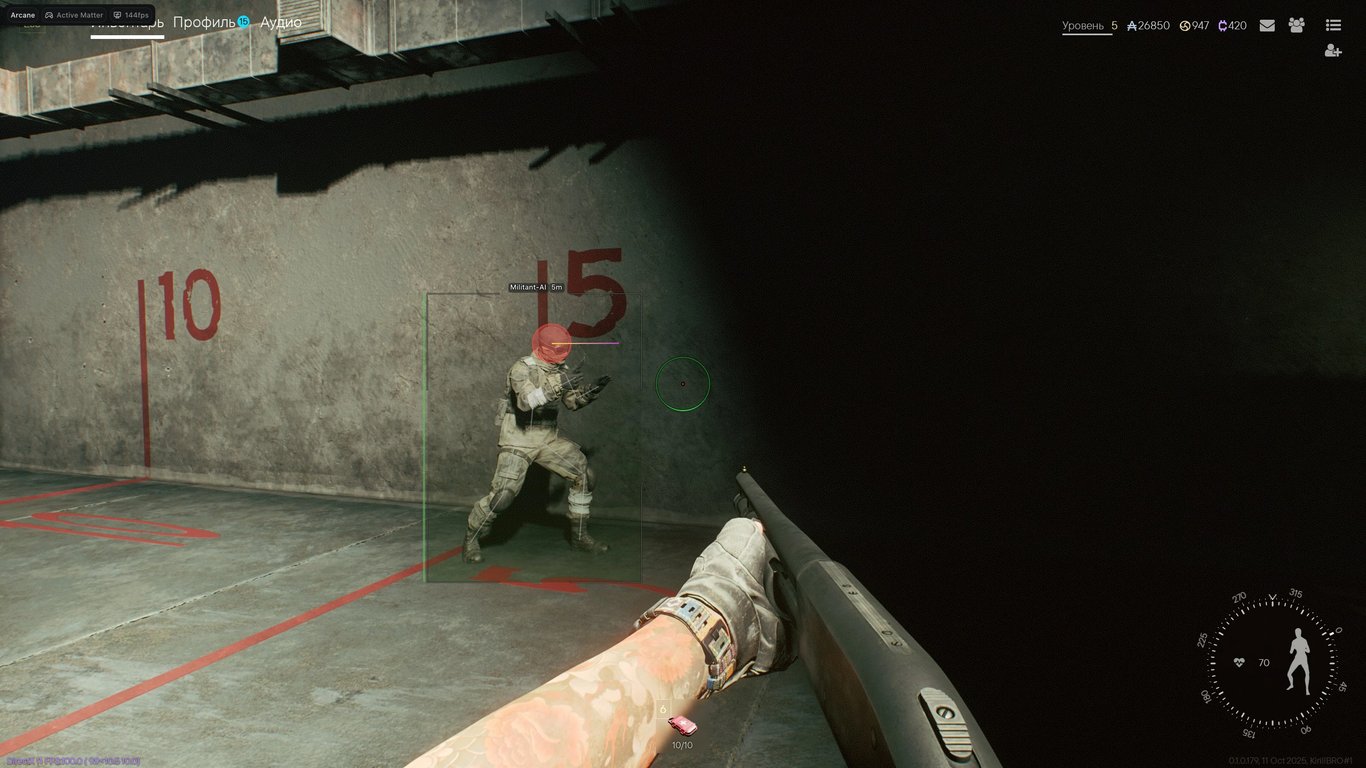
Task: Select the Инвентарь tab
Action: click(x=127, y=24)
